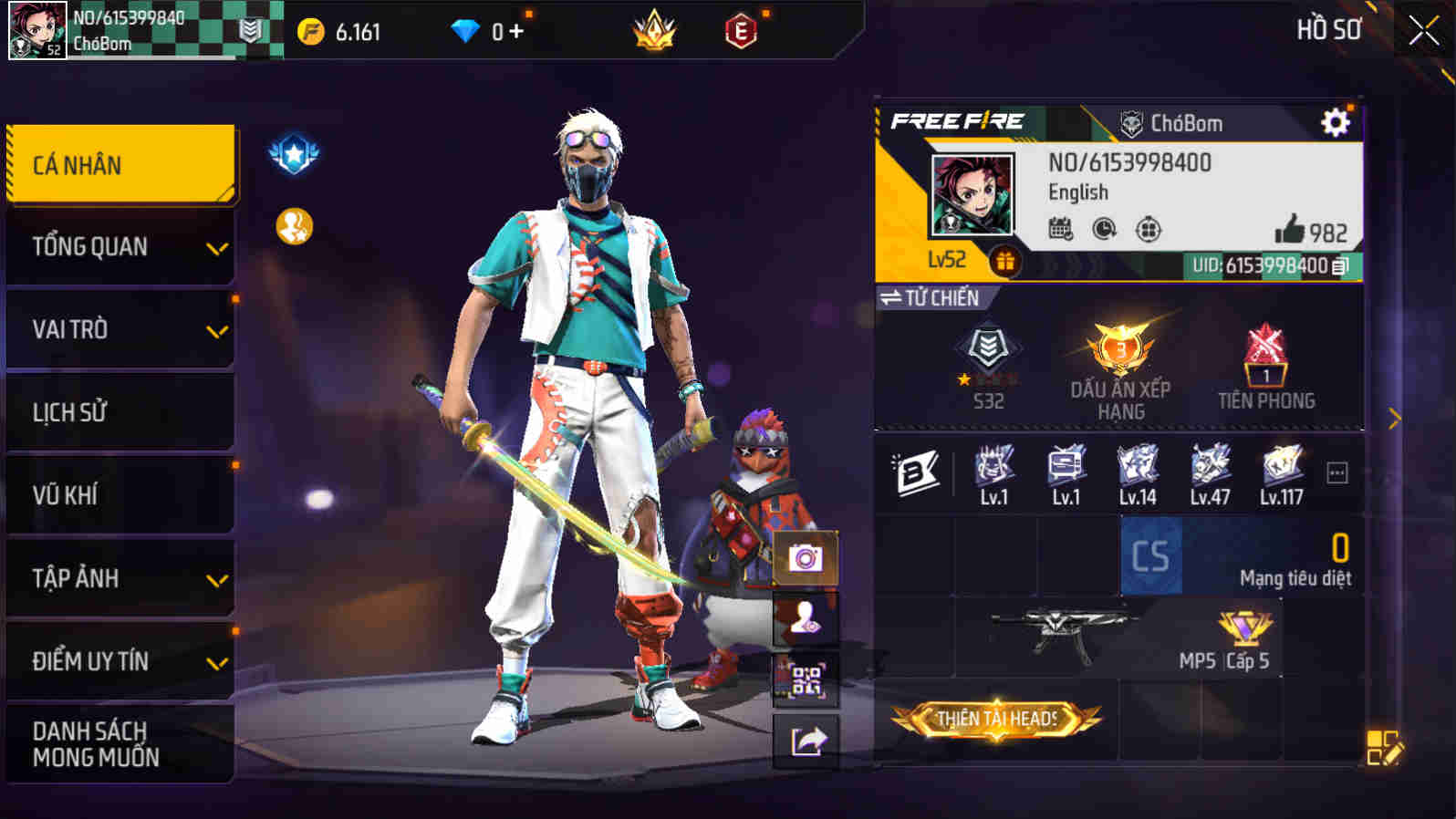
Task: Open the play-time history clock icon
Action: (x=1102, y=231)
